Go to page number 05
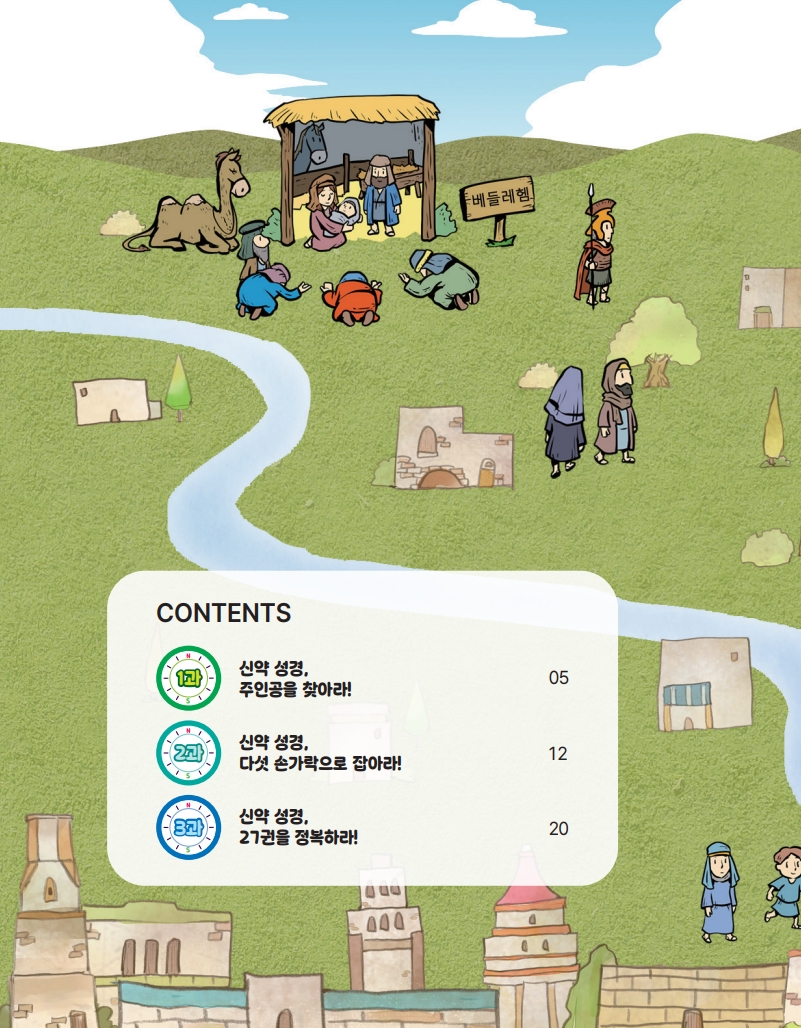Screen dimensions: 801x1028 pyautogui.click(x=558, y=678)
